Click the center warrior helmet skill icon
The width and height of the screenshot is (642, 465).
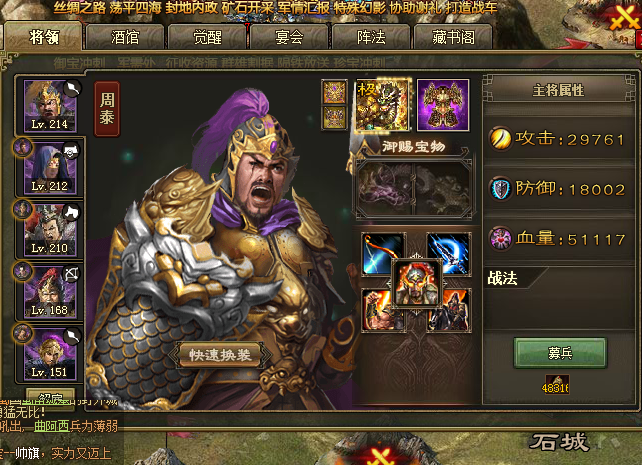(x=416, y=284)
